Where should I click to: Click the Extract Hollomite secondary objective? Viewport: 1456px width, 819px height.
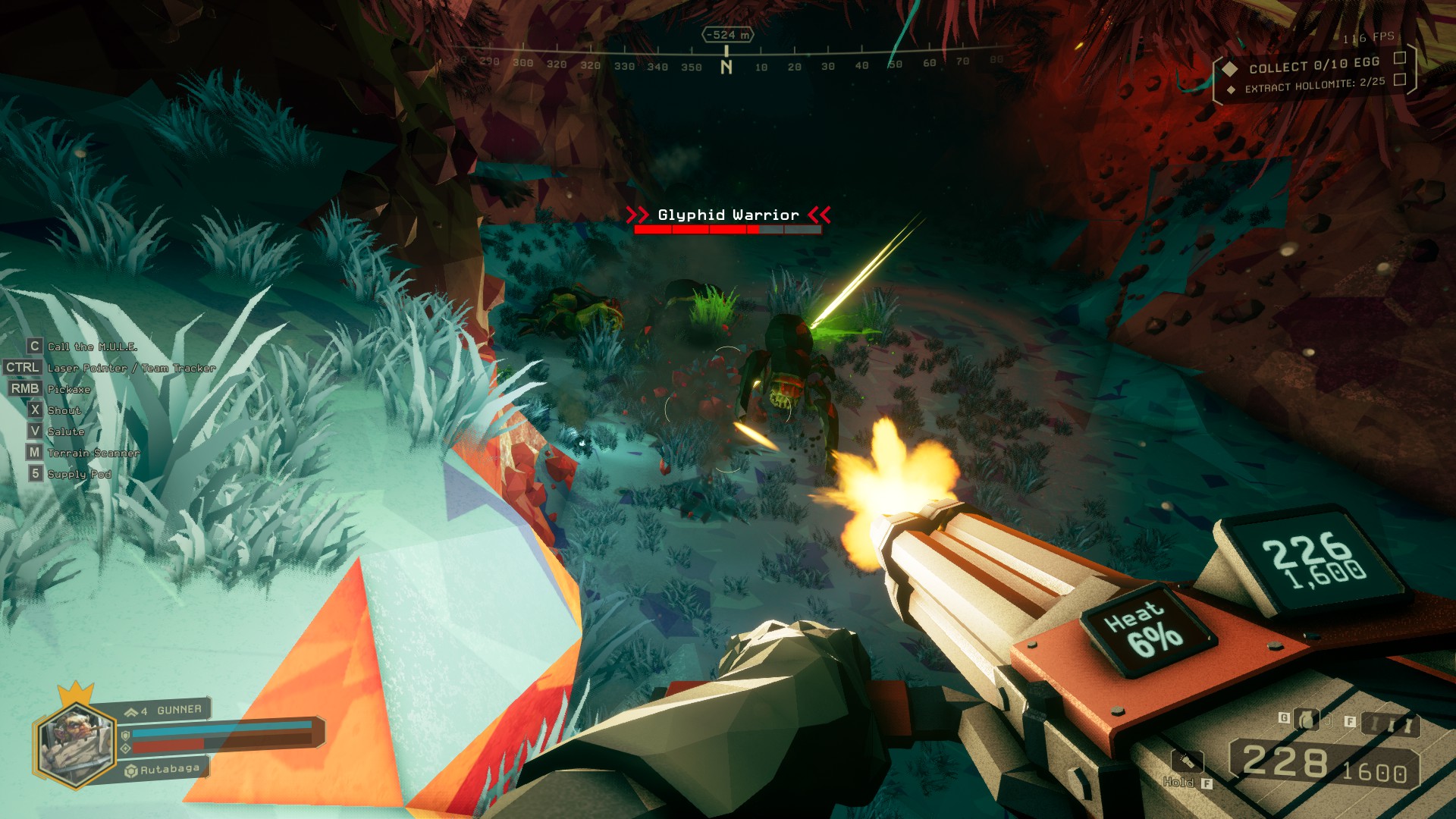point(1314,84)
